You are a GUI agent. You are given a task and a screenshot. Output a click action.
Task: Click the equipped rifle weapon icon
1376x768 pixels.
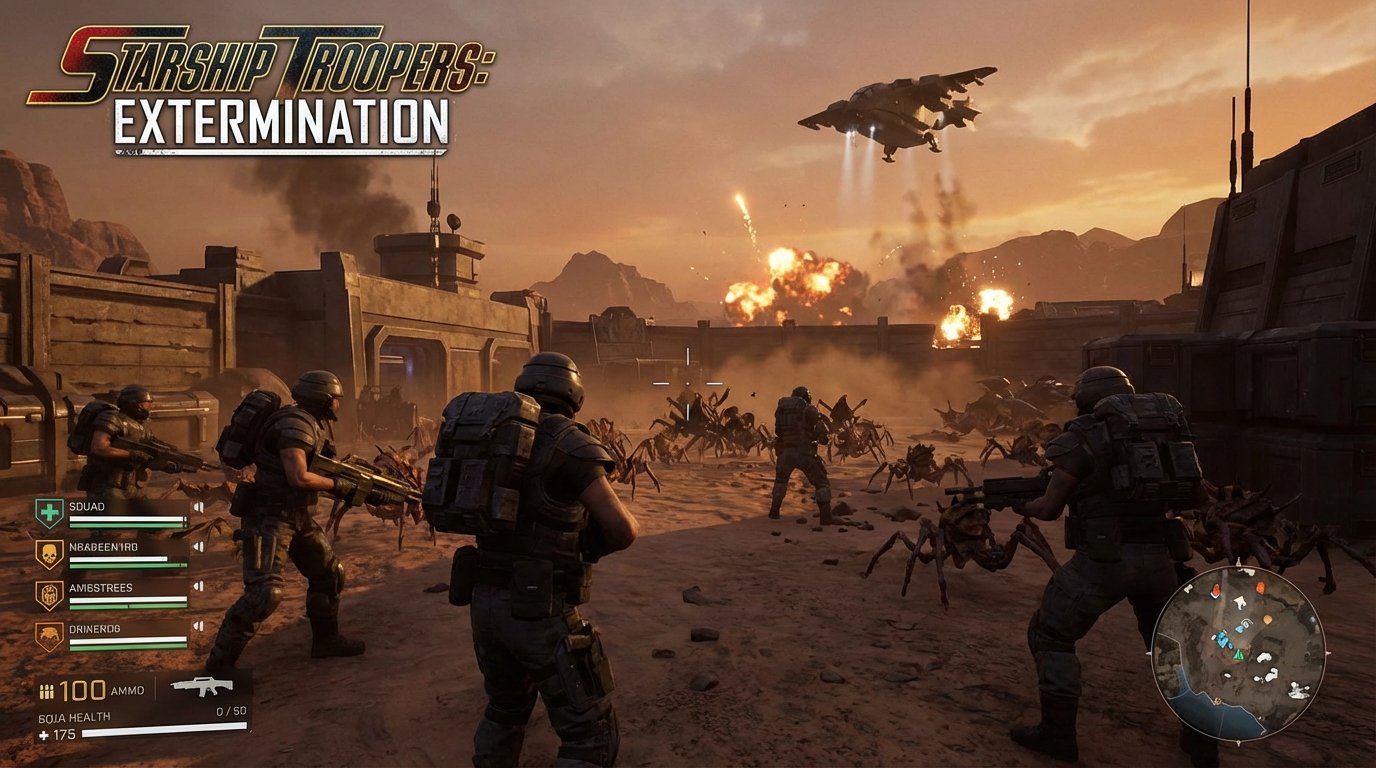(x=202, y=687)
